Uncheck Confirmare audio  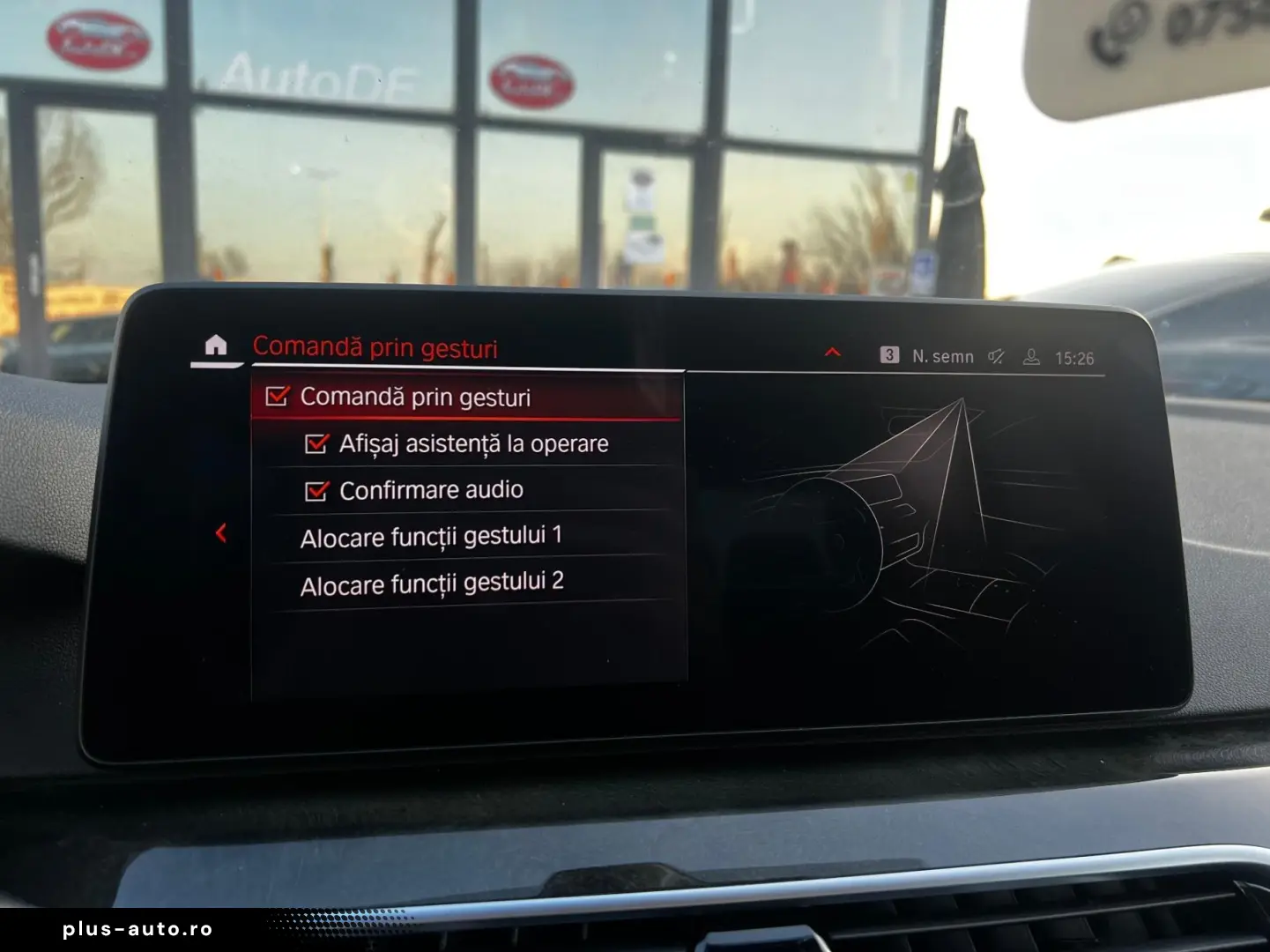[x=316, y=490]
